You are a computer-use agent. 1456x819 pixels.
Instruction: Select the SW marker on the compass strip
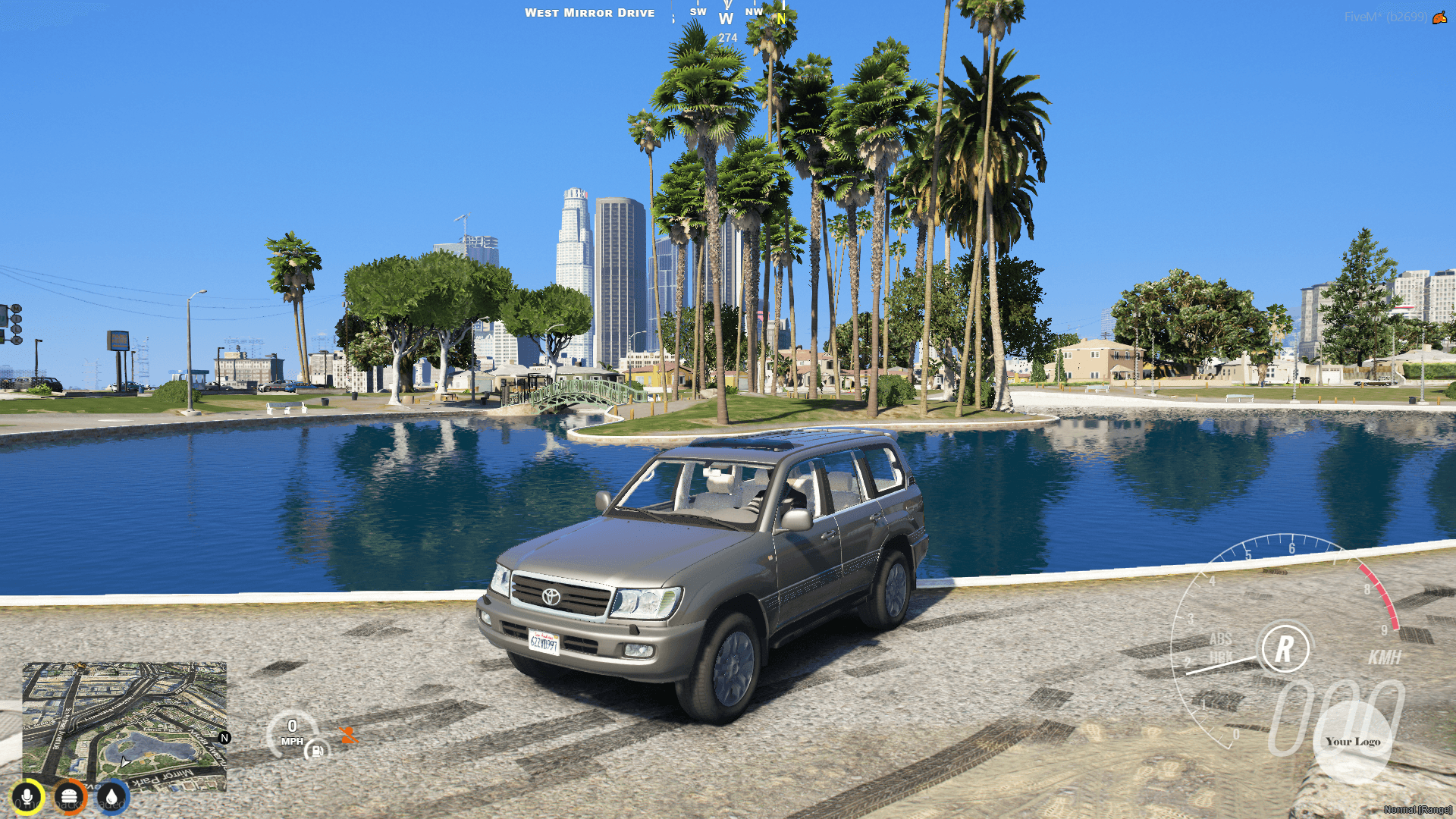click(x=698, y=11)
